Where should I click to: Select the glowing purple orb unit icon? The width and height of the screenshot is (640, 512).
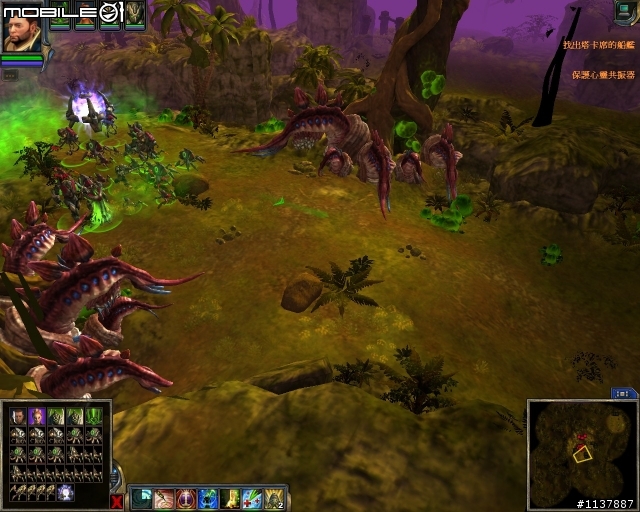66,492
